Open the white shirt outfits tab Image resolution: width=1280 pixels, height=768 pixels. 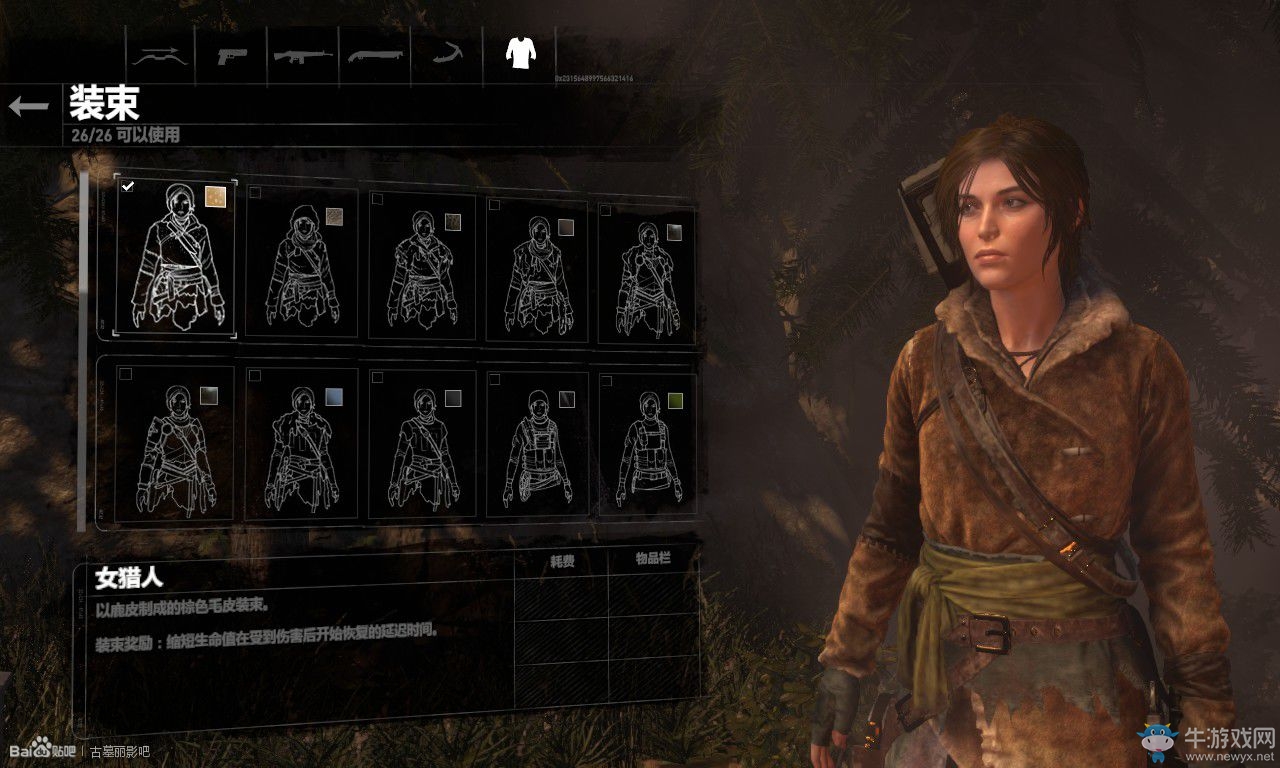click(x=519, y=54)
